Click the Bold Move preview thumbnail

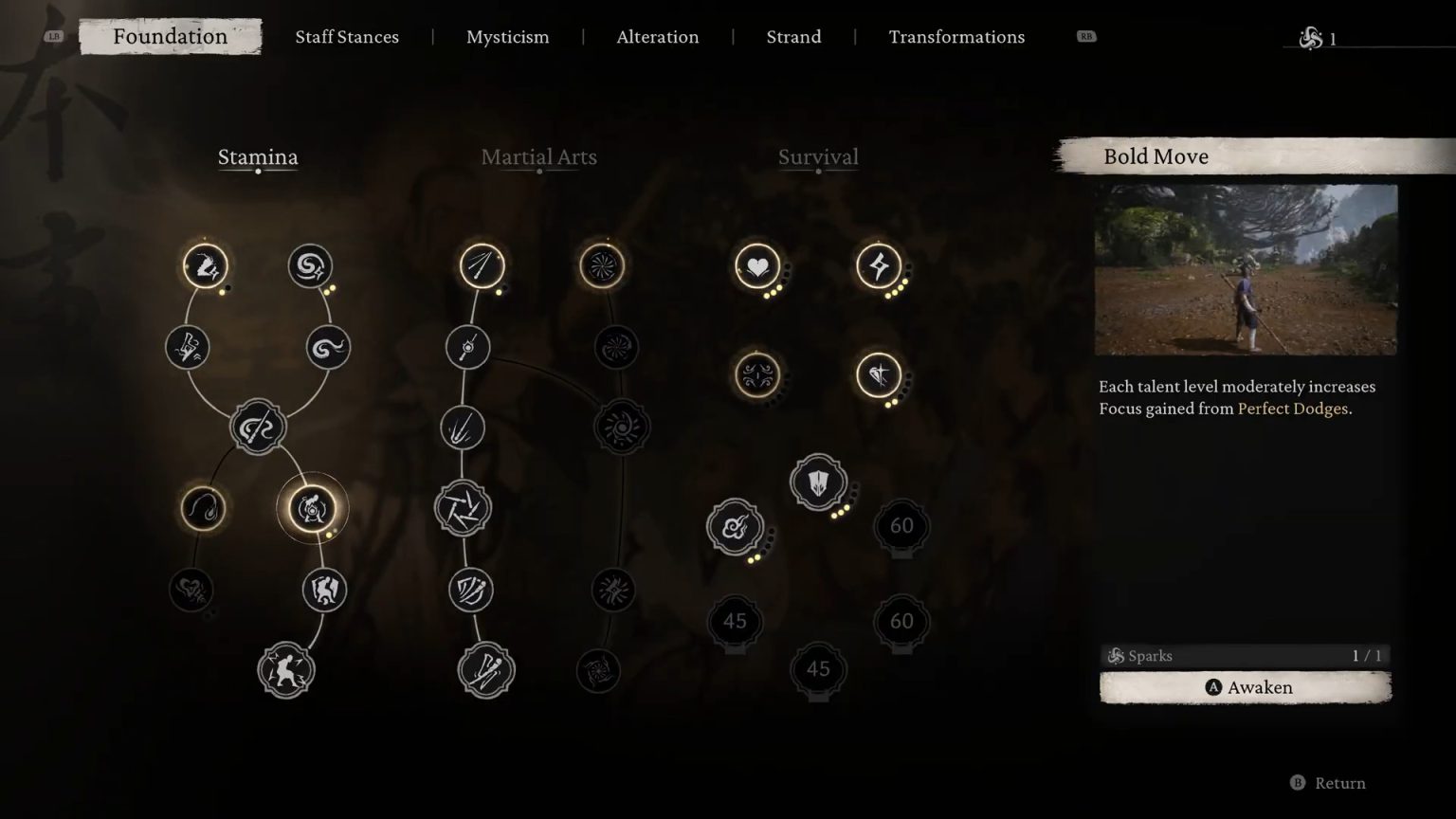[1246, 270]
